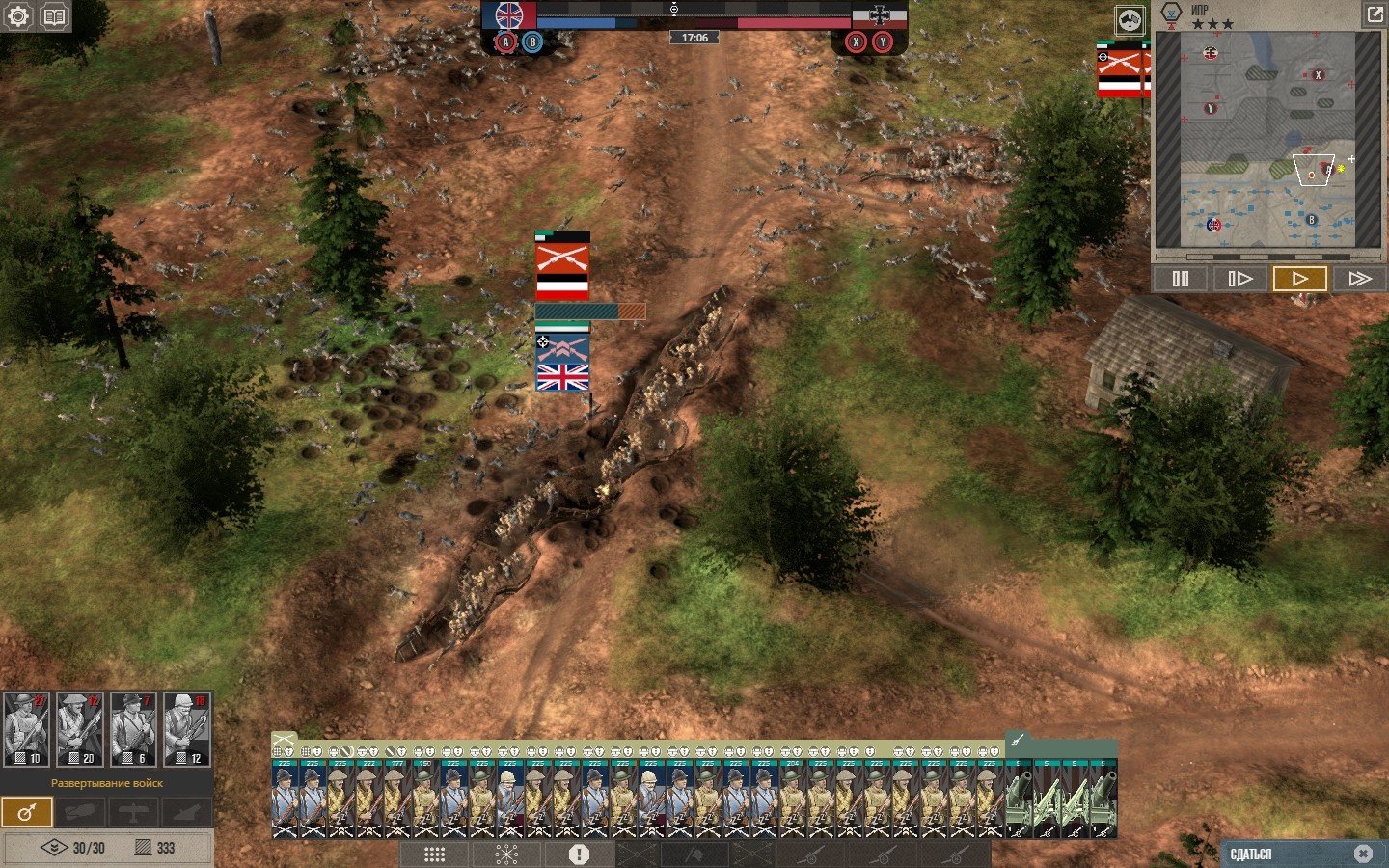Expand the minimap with the arrow button
Viewport: 1389px width, 868px height.
(x=1374, y=14)
